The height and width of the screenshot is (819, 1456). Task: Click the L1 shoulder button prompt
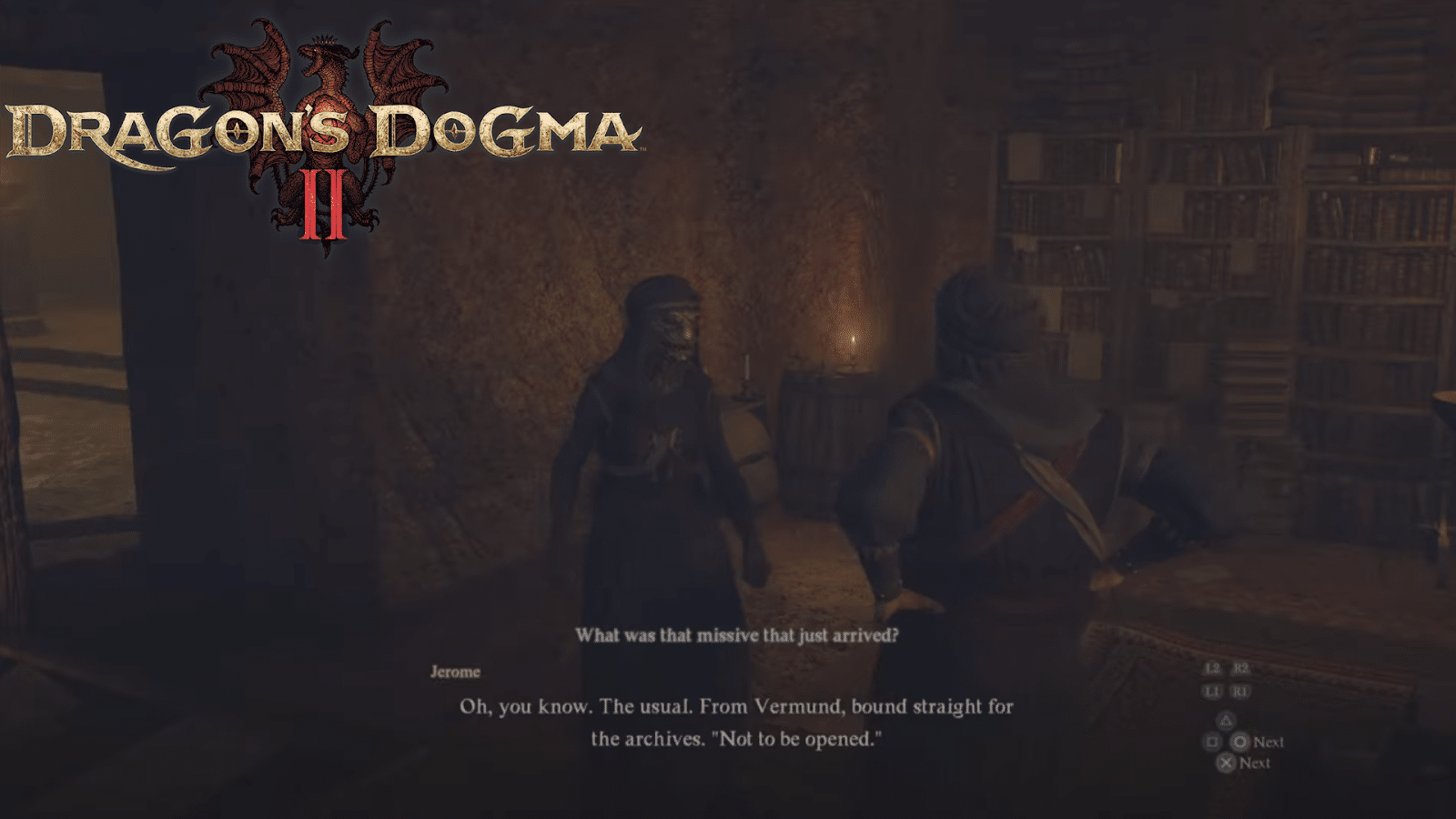(x=1211, y=692)
